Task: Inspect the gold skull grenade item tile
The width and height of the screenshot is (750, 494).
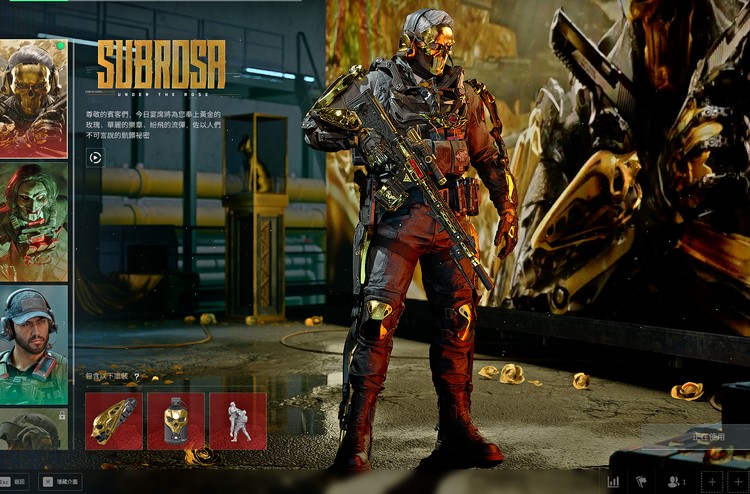Action: 176,420
